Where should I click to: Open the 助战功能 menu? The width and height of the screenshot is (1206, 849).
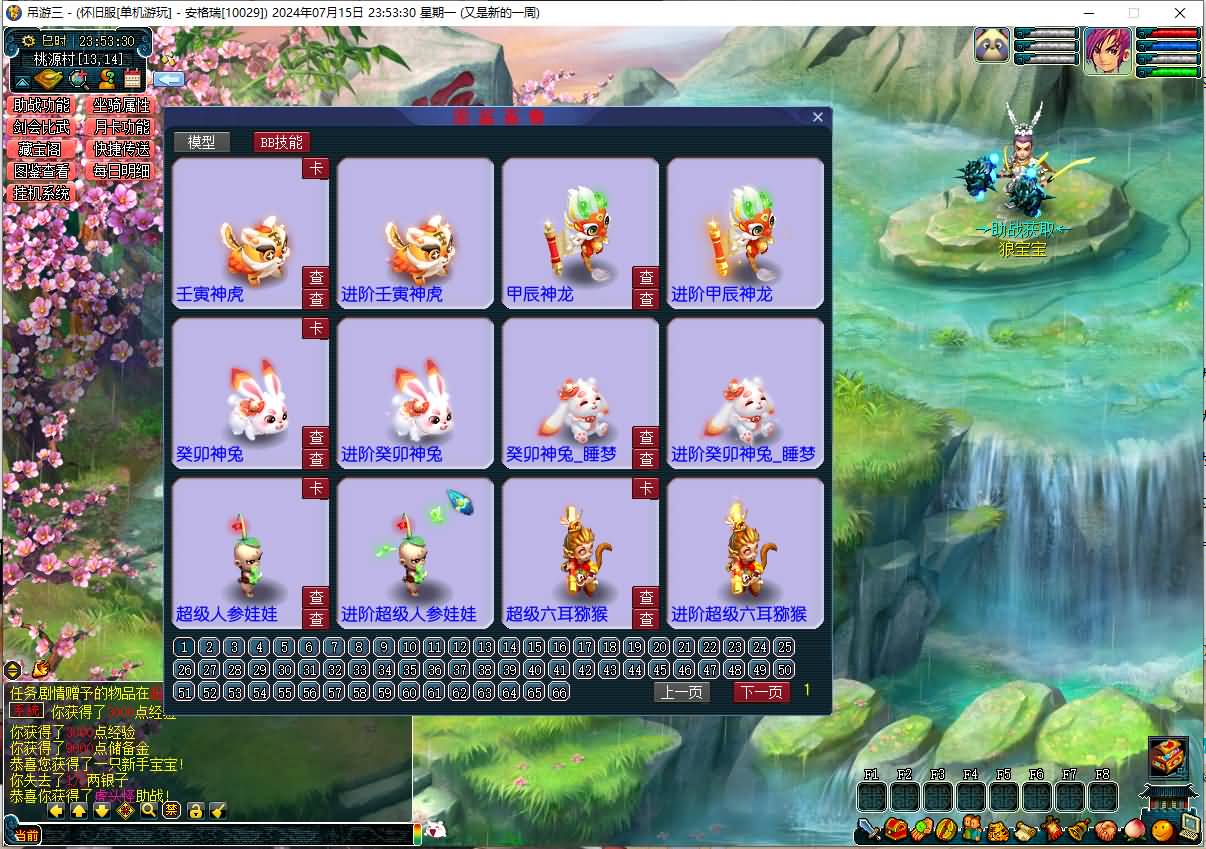click(42, 105)
